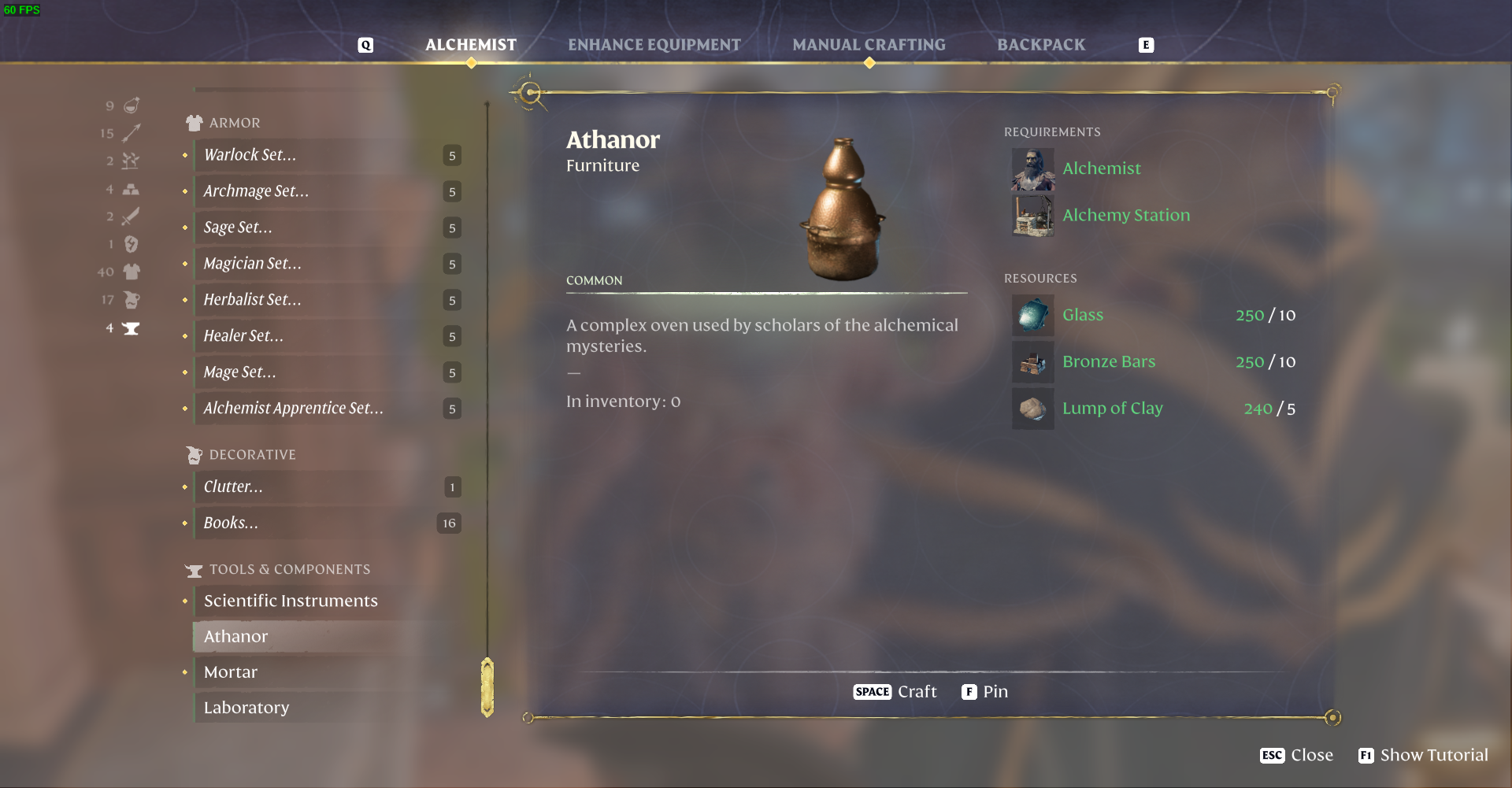Select Alchemist Apprentice Set in the list
The image size is (1512, 788).
click(x=293, y=409)
